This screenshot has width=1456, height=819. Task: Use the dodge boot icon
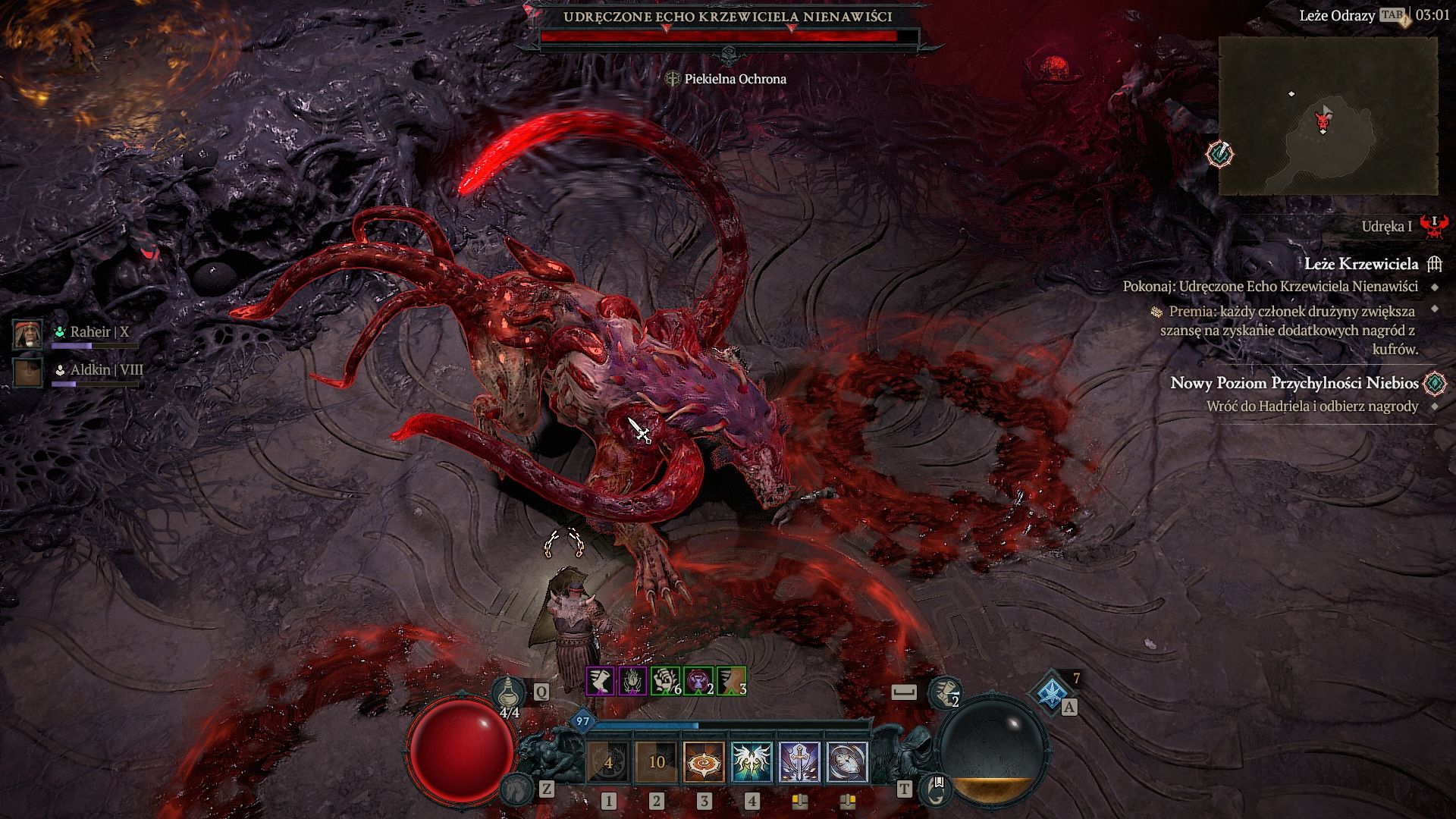pyautogui.click(x=945, y=692)
